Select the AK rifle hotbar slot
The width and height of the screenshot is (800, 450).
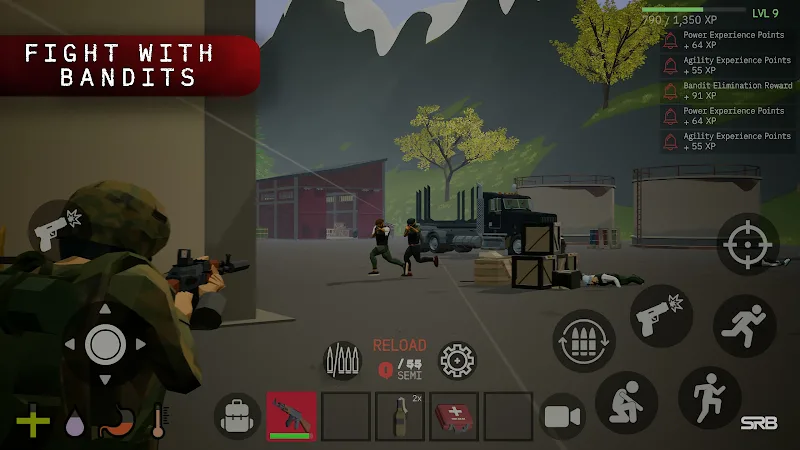click(292, 416)
